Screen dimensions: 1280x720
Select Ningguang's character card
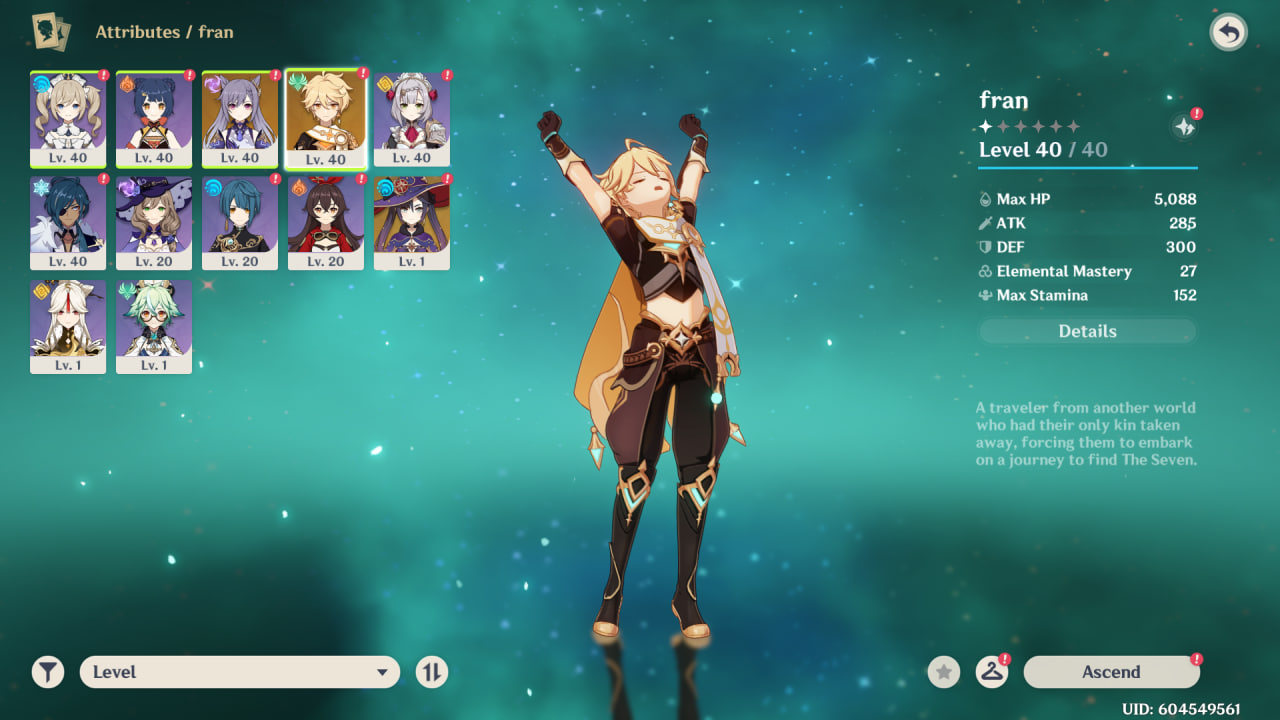point(68,326)
